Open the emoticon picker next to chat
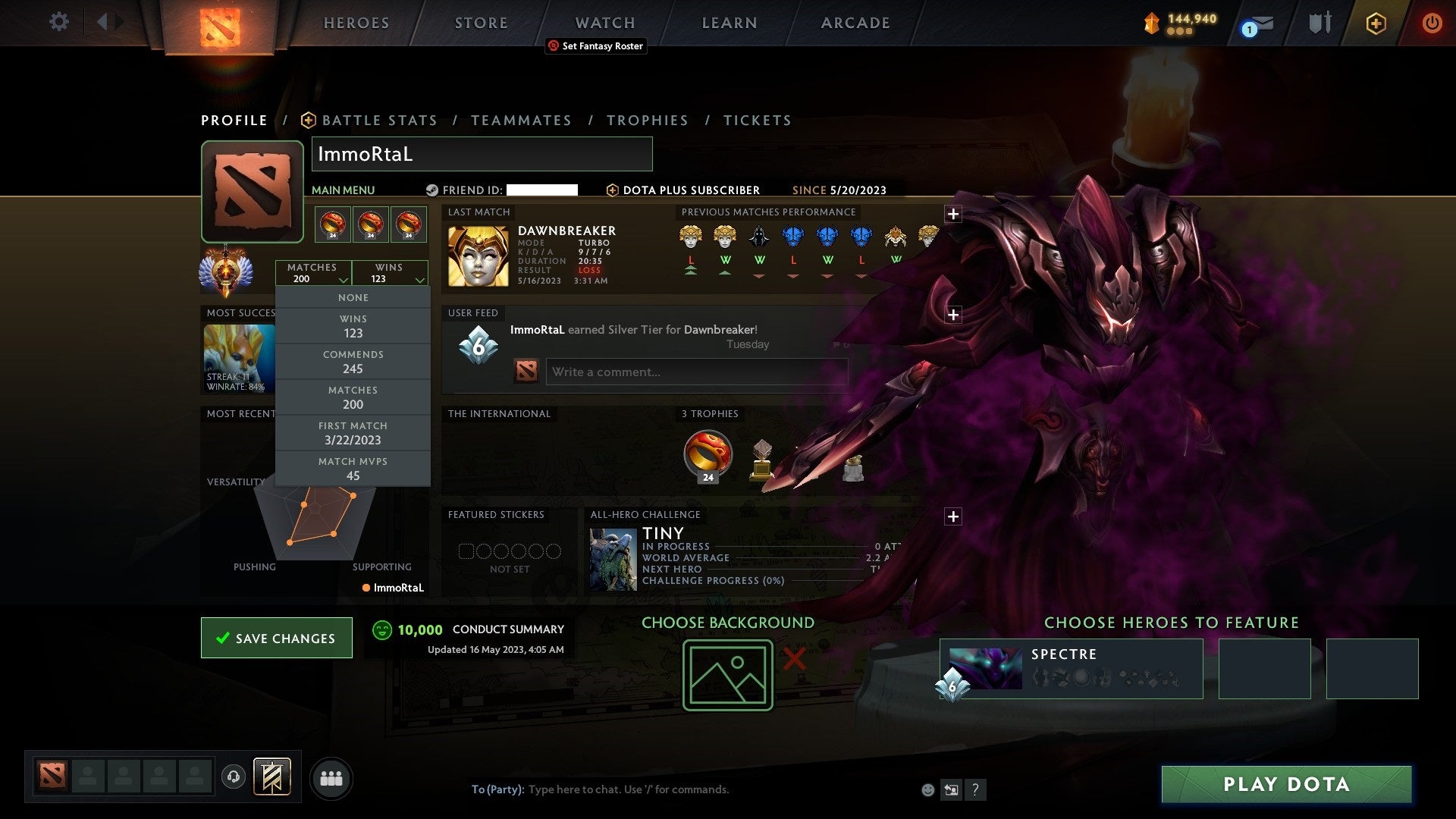The width and height of the screenshot is (1456, 819). [927, 789]
